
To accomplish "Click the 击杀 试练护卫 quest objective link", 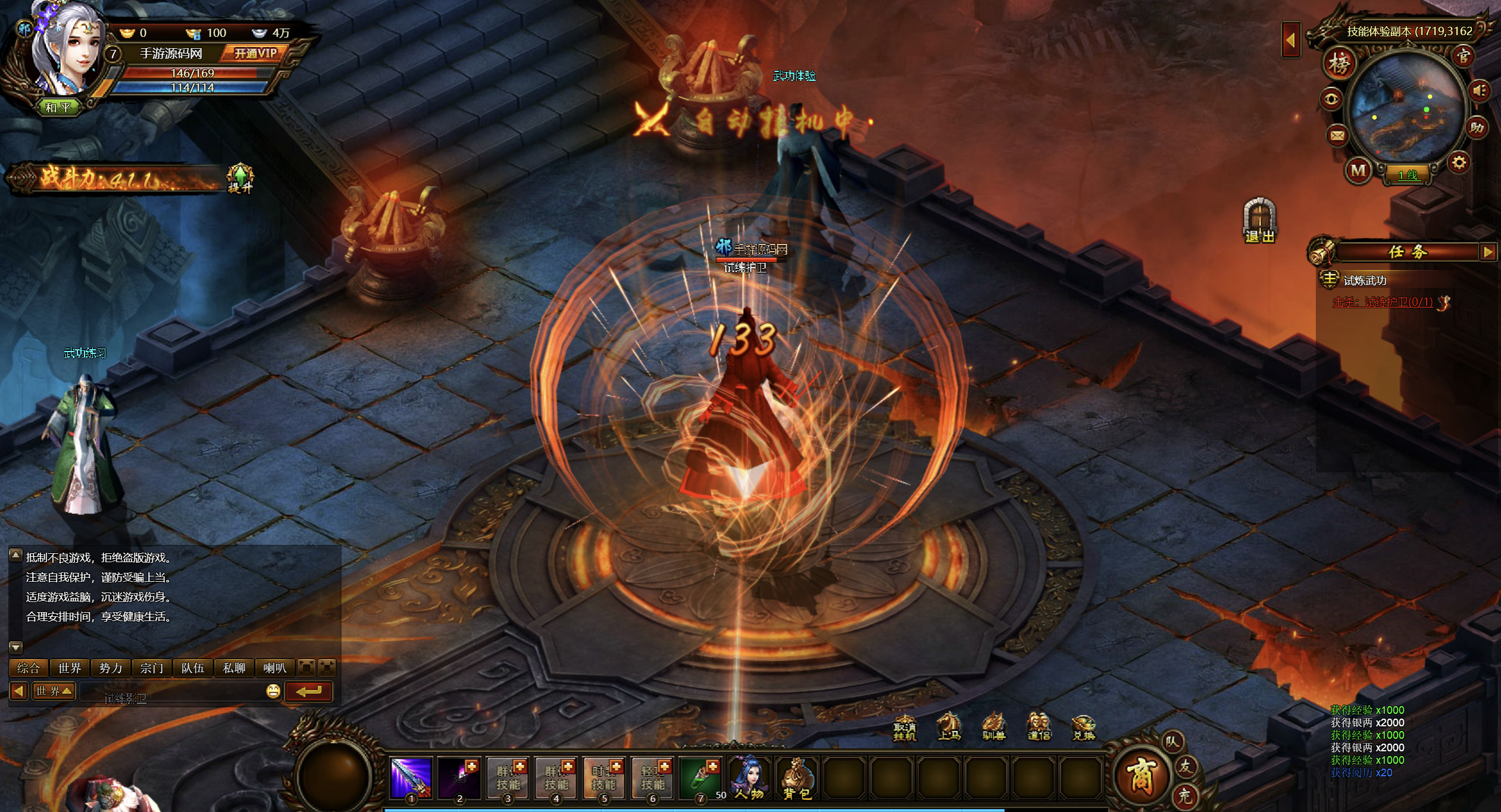I will click(1383, 302).
